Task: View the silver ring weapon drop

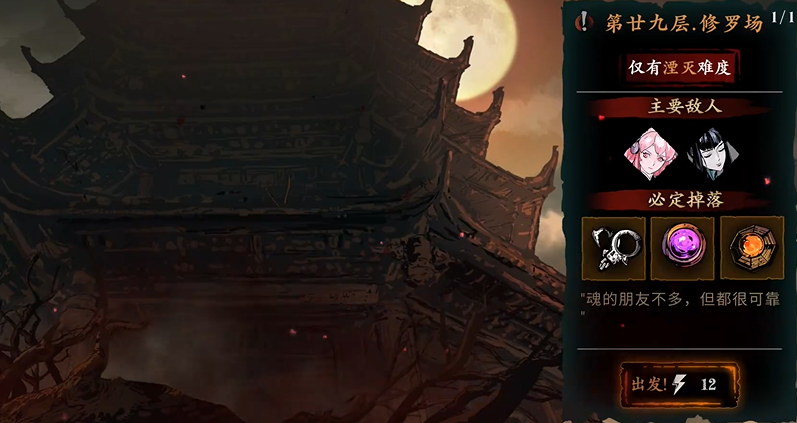Action: tap(614, 248)
